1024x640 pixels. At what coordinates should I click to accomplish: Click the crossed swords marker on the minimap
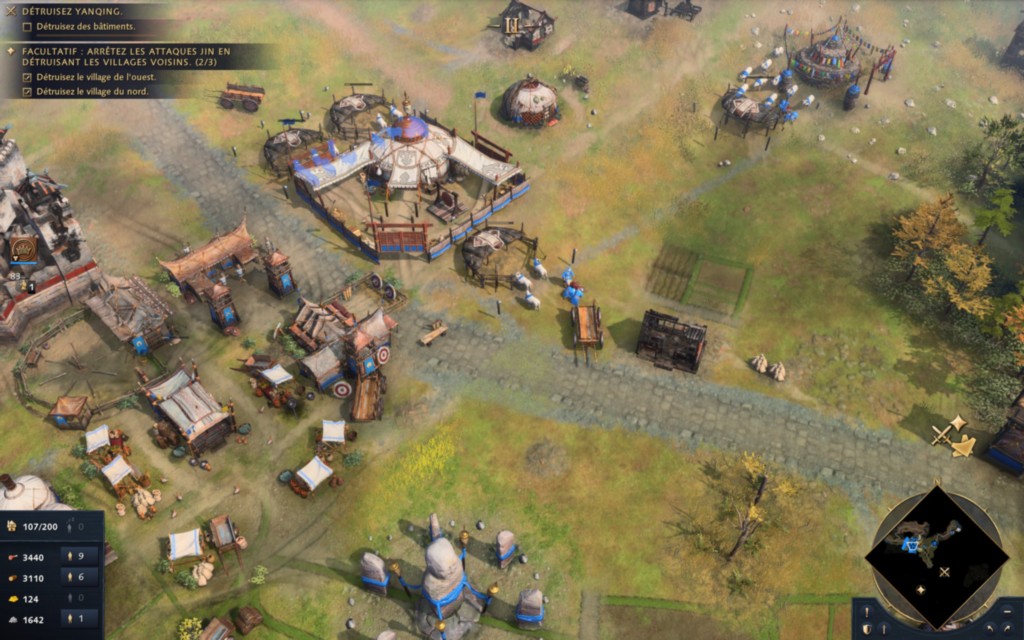click(x=944, y=572)
